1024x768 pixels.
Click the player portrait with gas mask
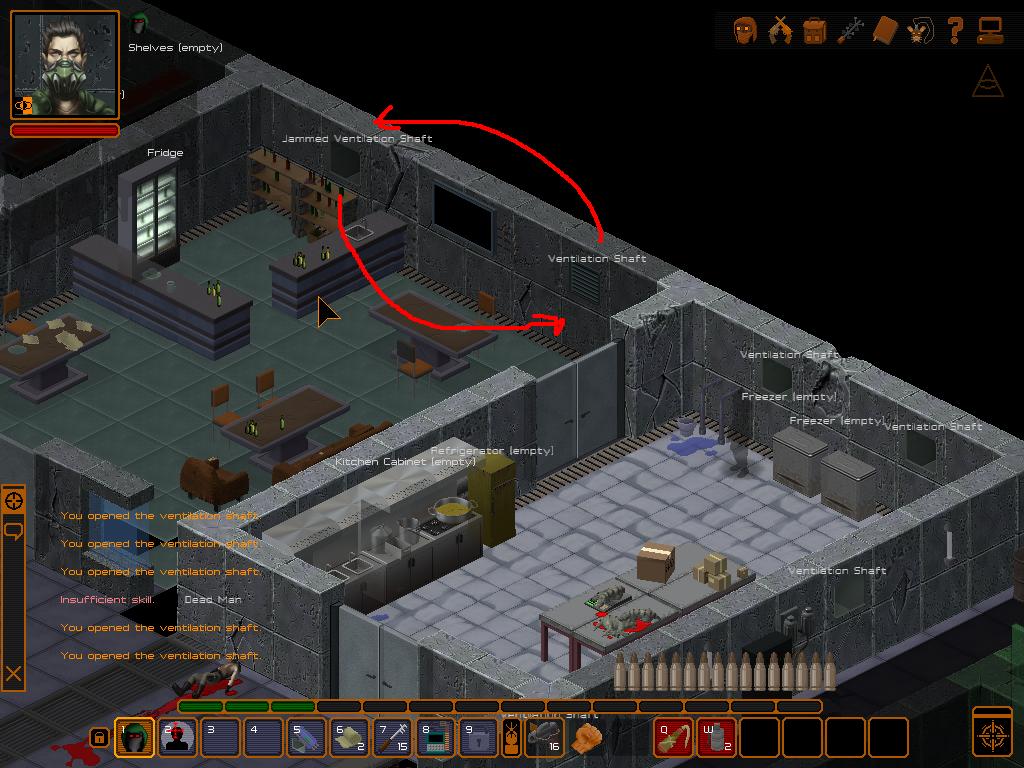point(65,65)
